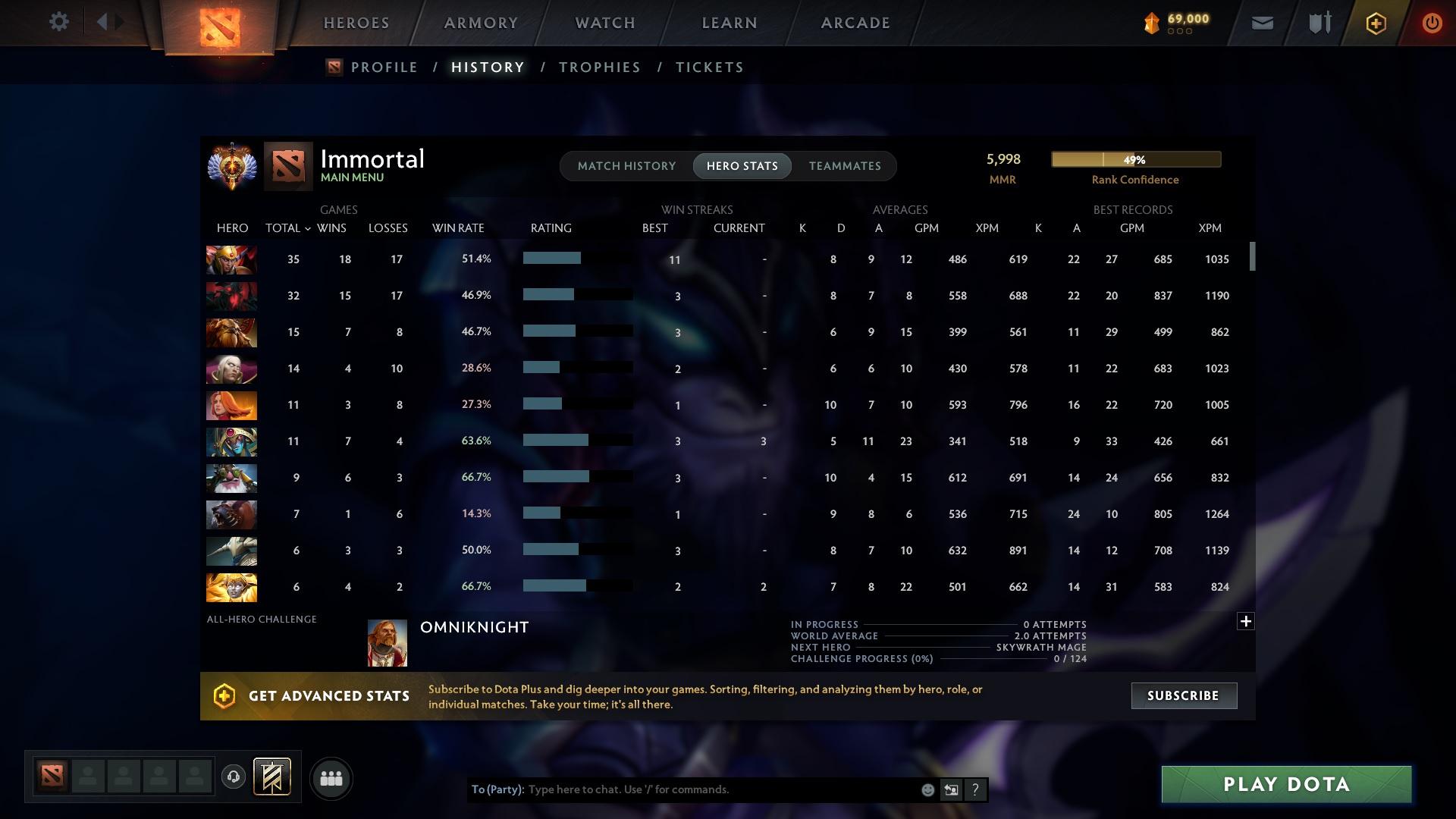Click the party chat input field
The height and width of the screenshot is (819, 1456).
coord(682,789)
